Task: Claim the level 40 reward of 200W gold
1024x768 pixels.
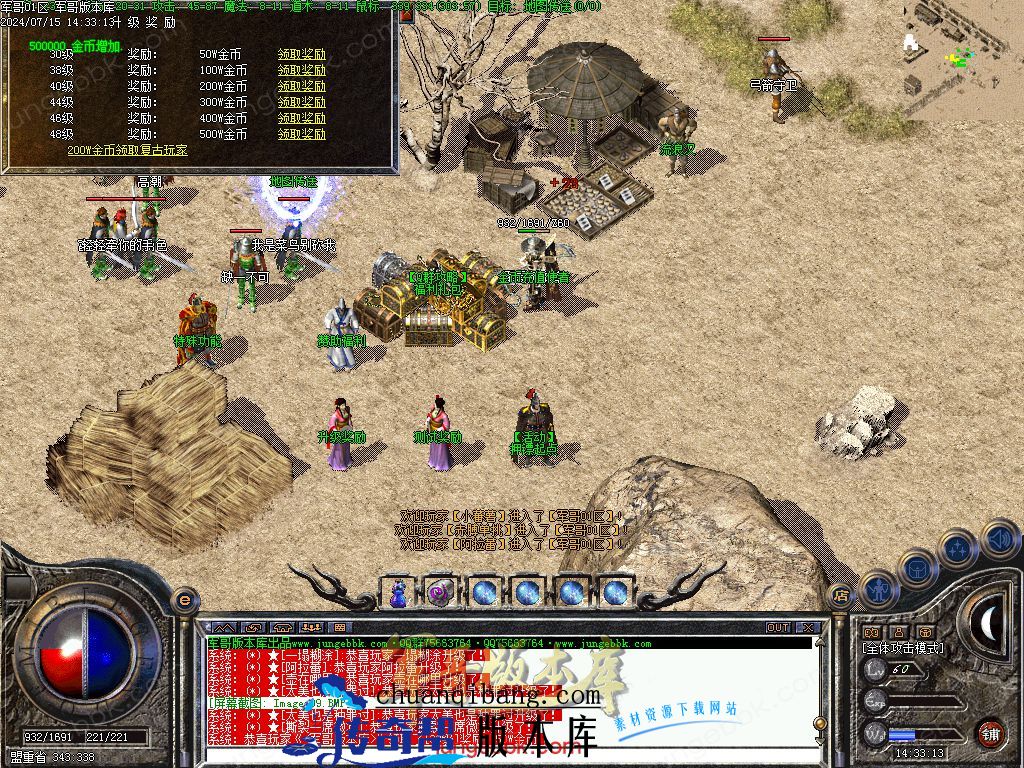Action: (301, 86)
